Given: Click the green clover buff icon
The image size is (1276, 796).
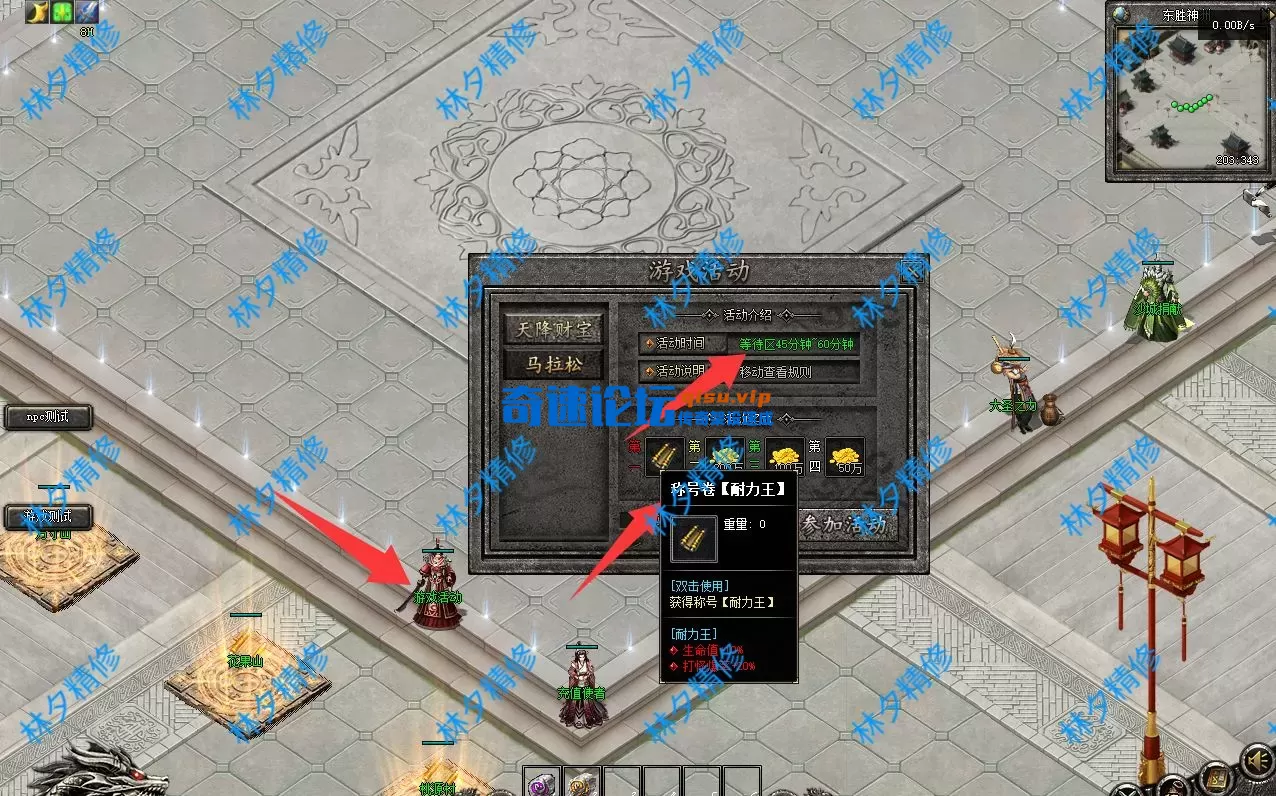Looking at the screenshot, I should tap(62, 12).
